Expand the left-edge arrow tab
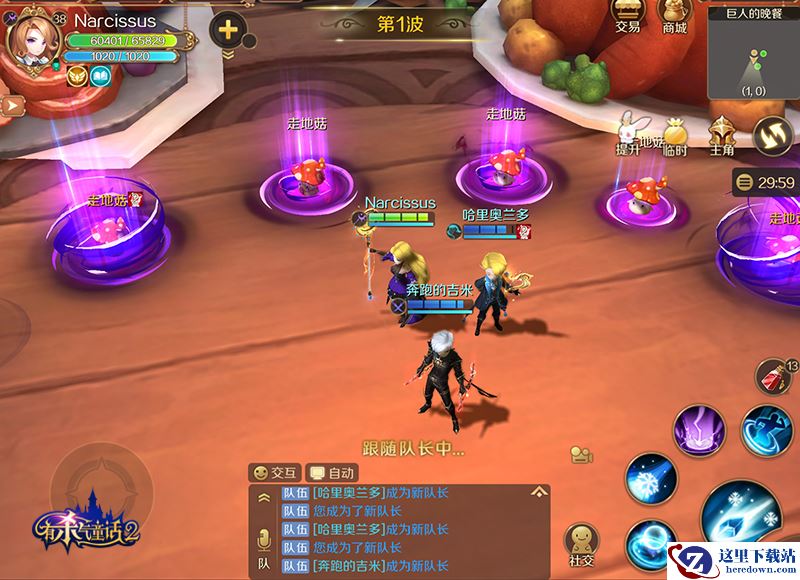 coord(12,103)
